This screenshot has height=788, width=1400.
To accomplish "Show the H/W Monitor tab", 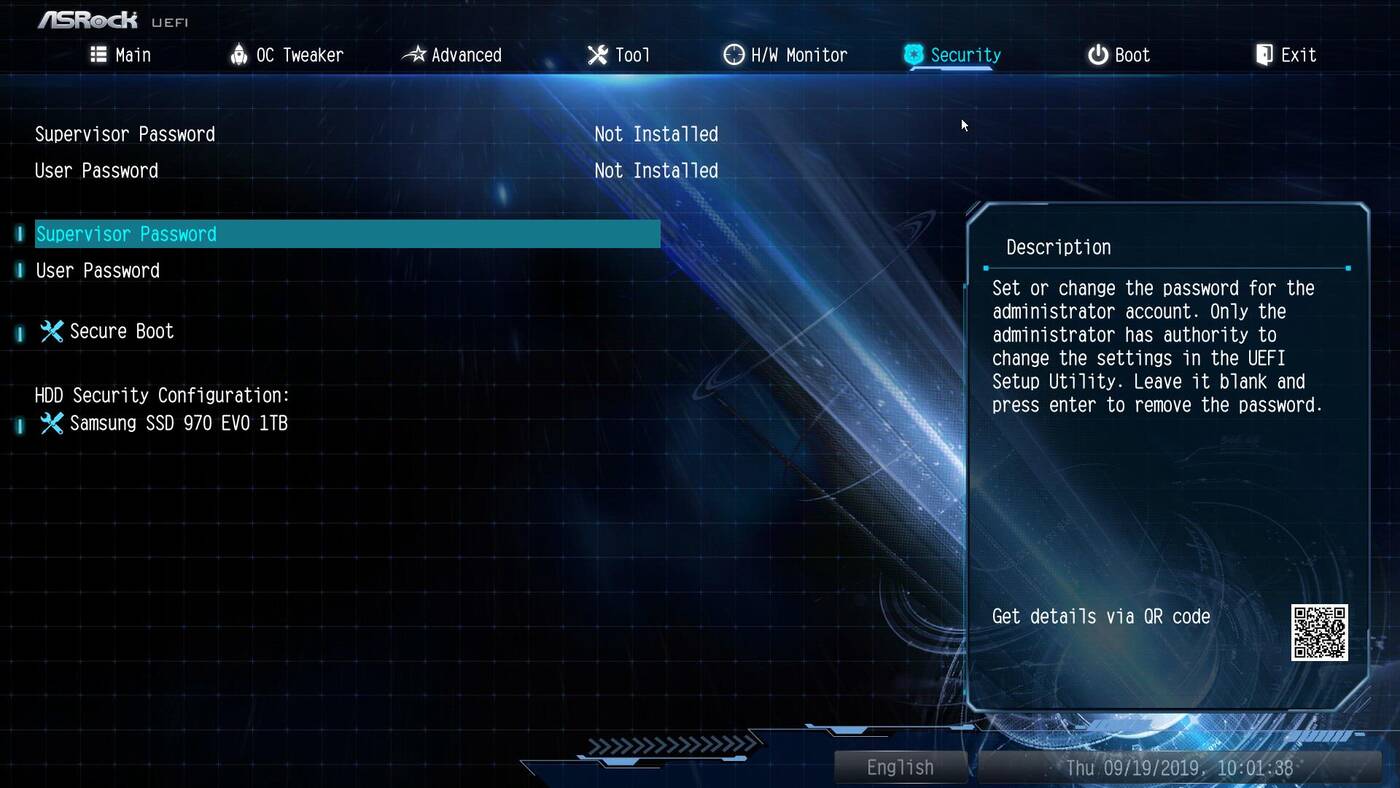I will (786, 55).
